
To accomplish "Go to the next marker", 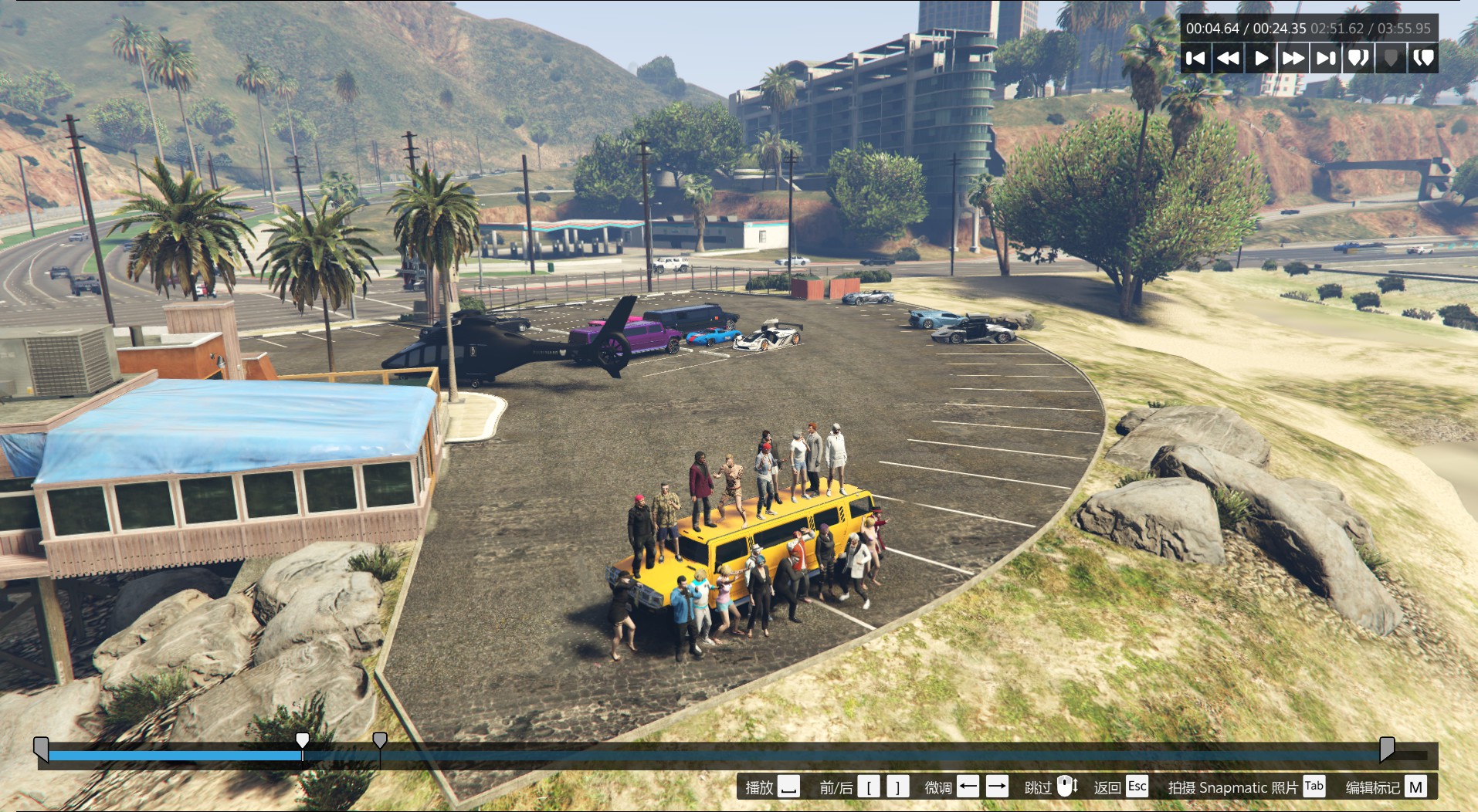I will click(x=1423, y=59).
